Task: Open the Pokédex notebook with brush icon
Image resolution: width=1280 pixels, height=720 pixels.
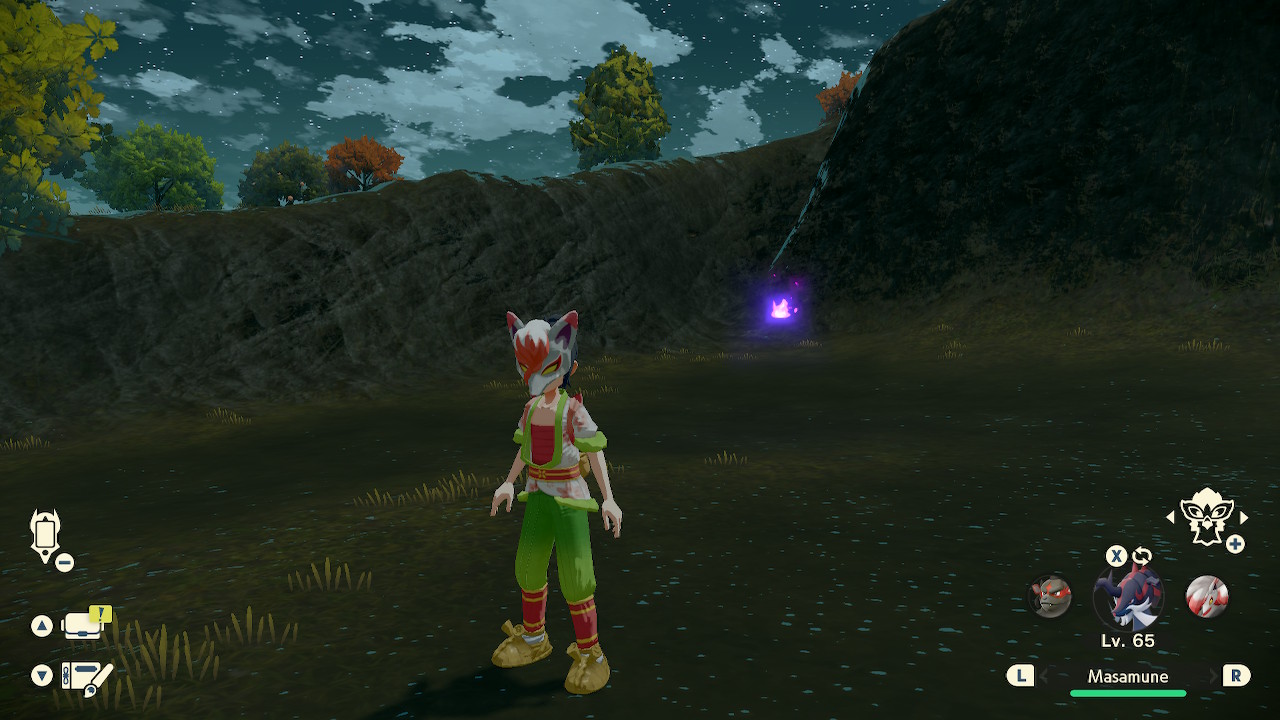Action: click(x=86, y=677)
